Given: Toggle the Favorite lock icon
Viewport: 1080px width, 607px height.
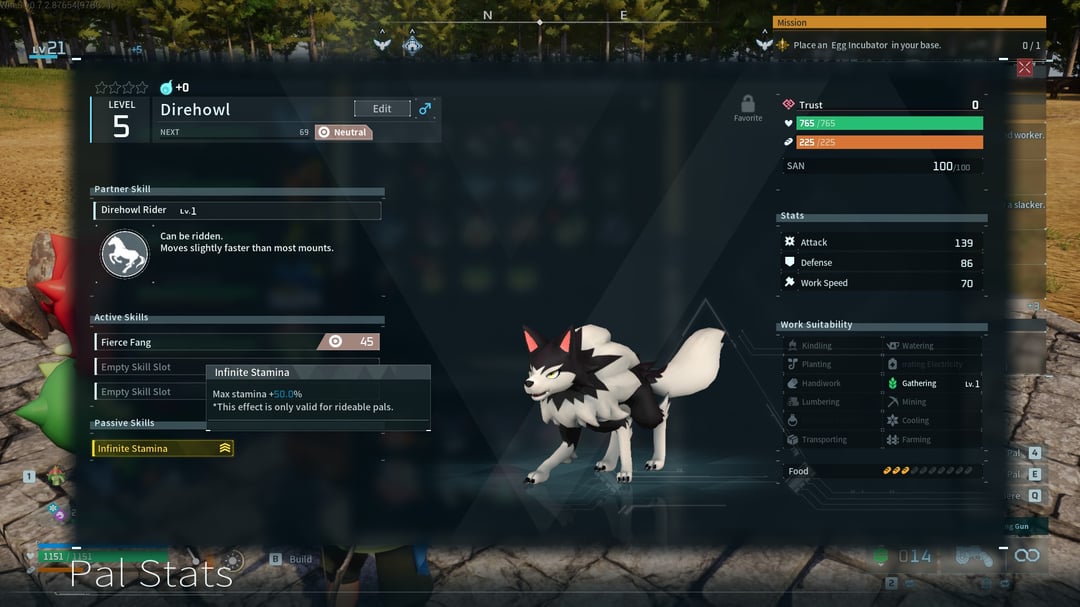Looking at the screenshot, I should [x=748, y=104].
